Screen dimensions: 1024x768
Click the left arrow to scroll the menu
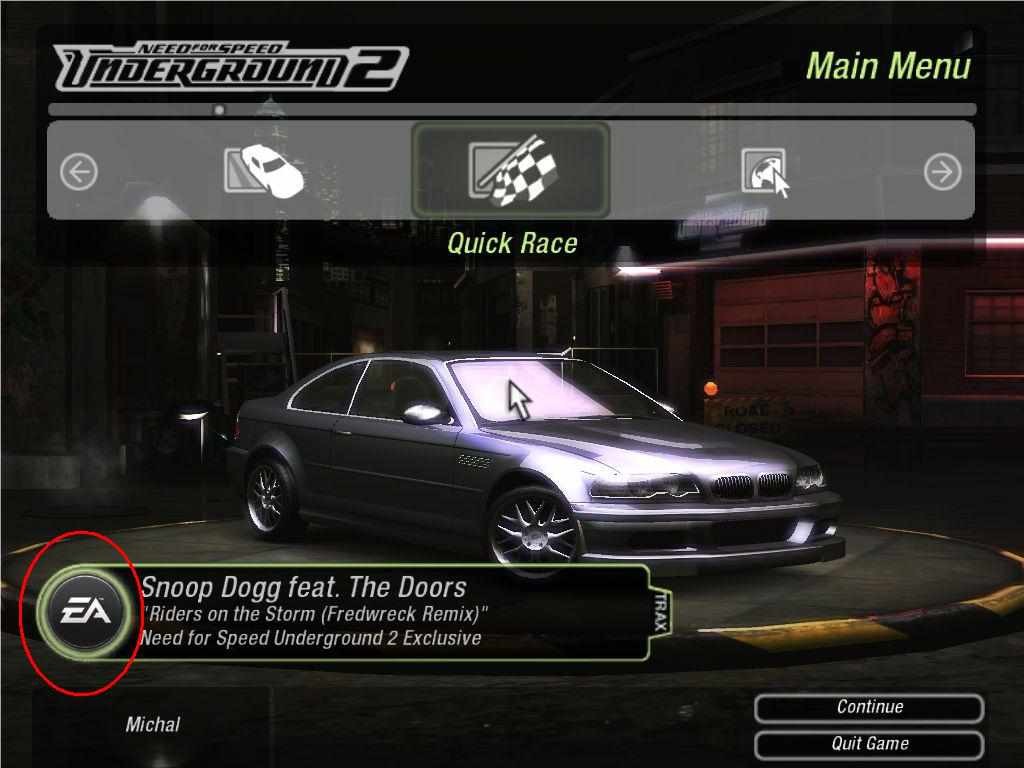78,172
